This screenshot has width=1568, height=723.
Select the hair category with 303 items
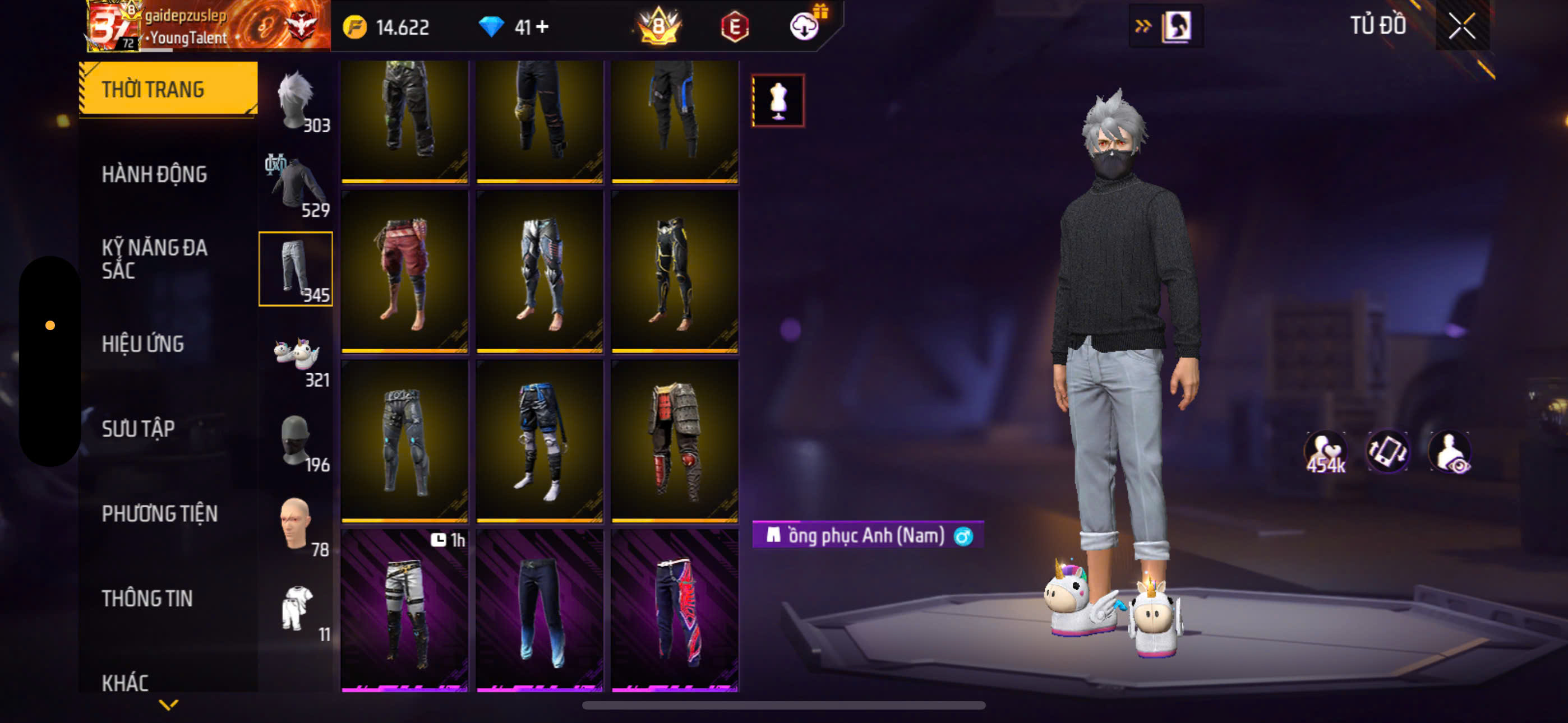tap(296, 100)
